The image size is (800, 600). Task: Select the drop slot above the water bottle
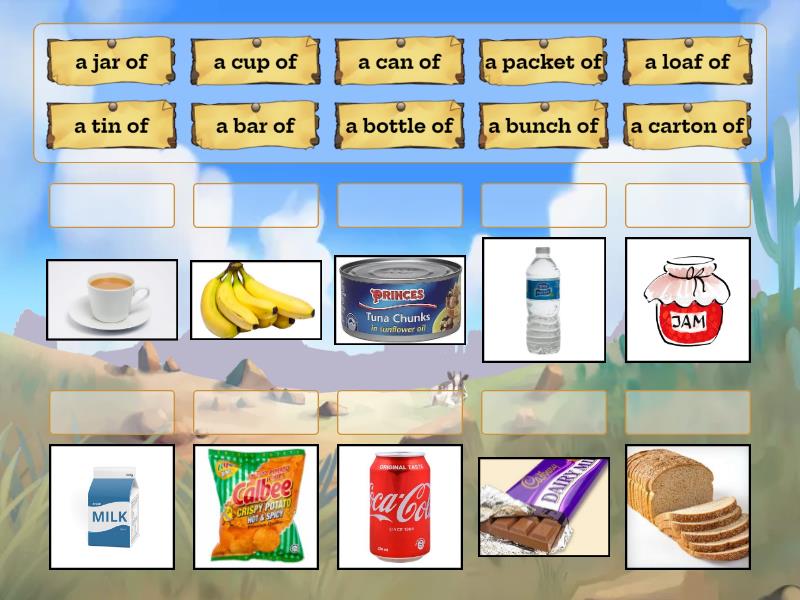click(x=543, y=205)
